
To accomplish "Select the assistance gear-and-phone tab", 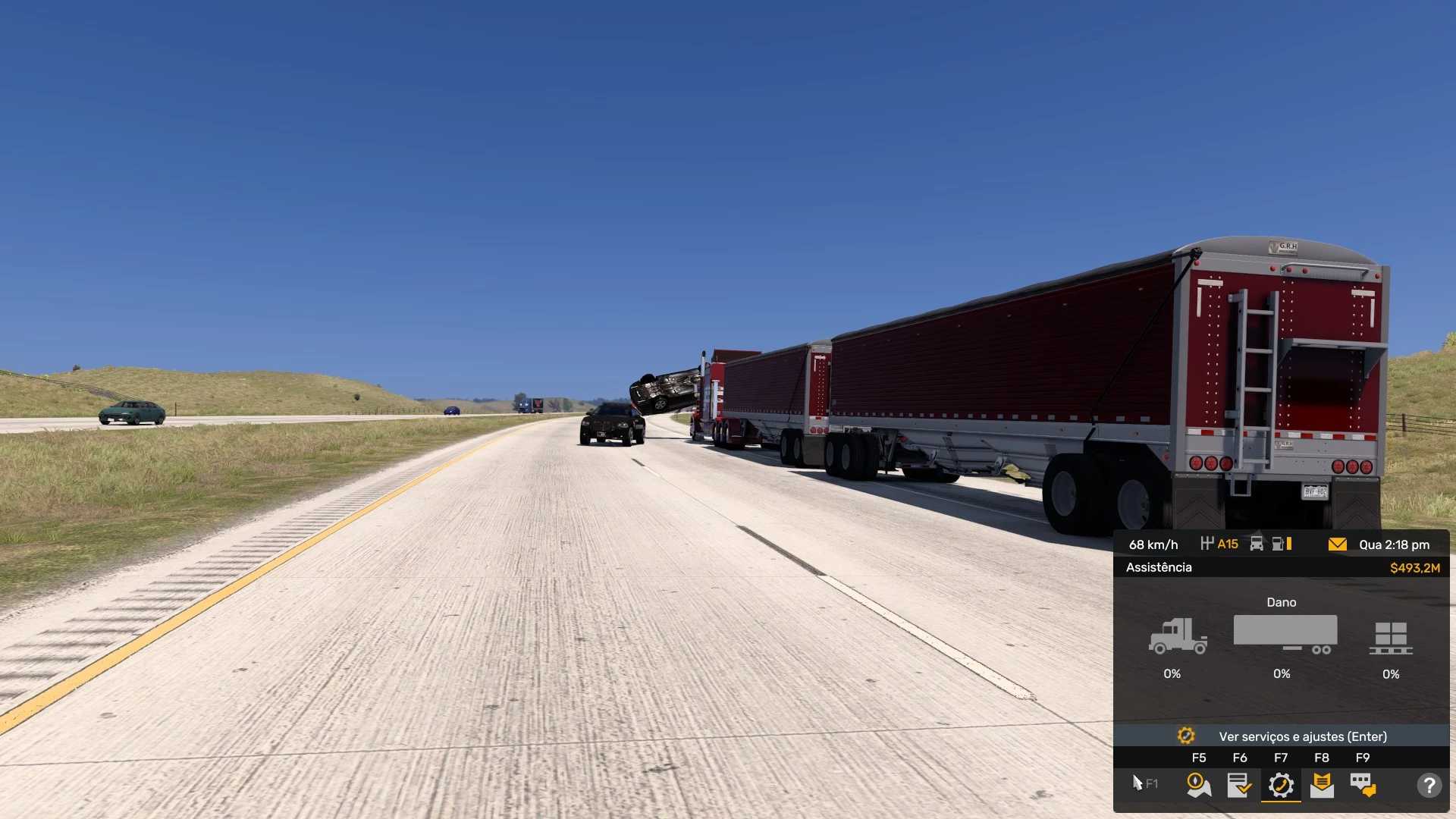I will pyautogui.click(x=1281, y=785).
